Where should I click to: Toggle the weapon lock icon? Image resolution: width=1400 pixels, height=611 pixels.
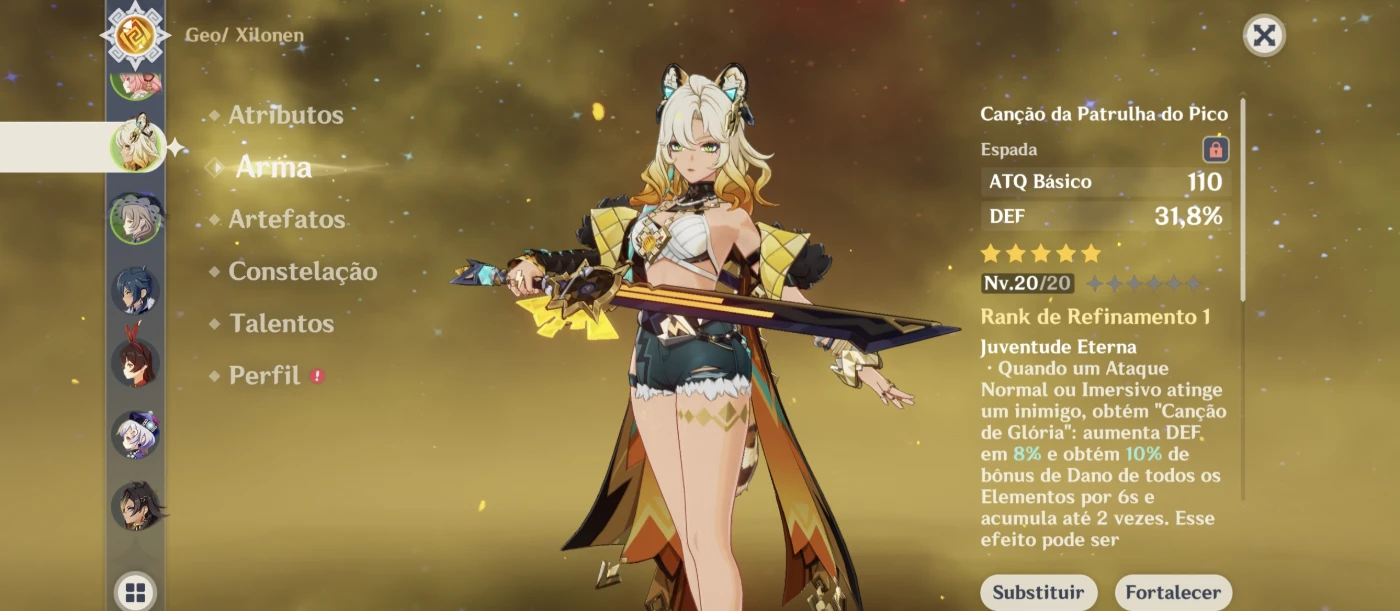point(1215,150)
